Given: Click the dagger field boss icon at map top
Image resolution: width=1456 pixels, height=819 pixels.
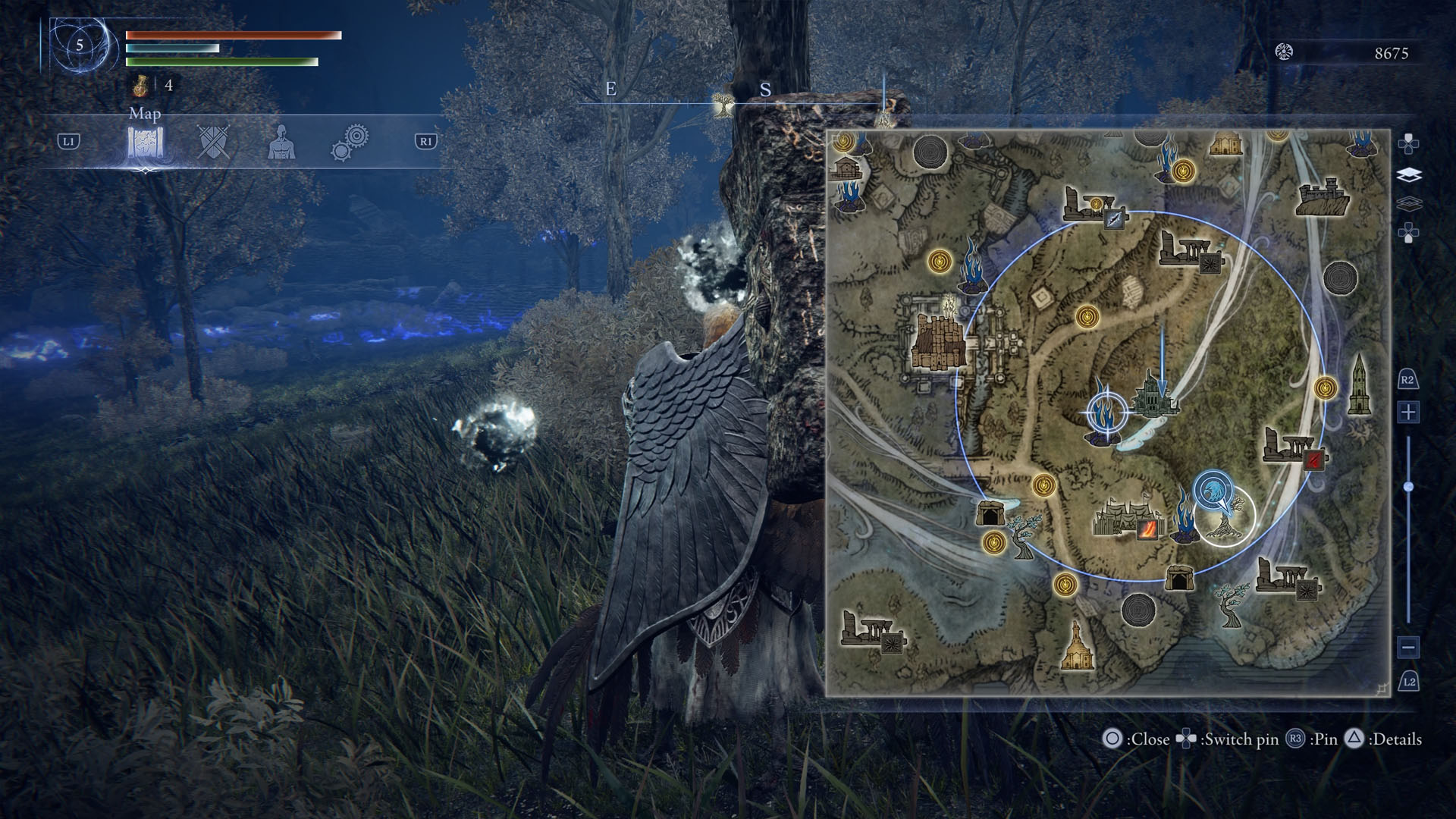Looking at the screenshot, I should pyautogui.click(x=1114, y=220).
